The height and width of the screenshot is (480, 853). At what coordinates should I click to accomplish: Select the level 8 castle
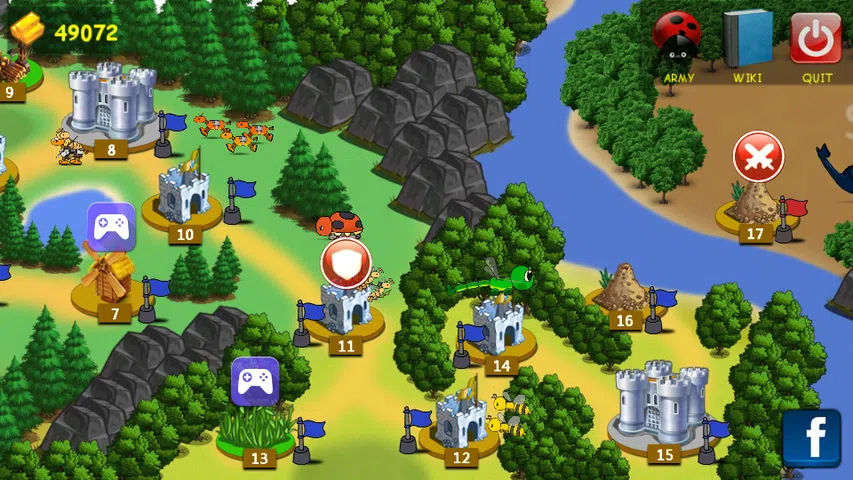(x=112, y=104)
